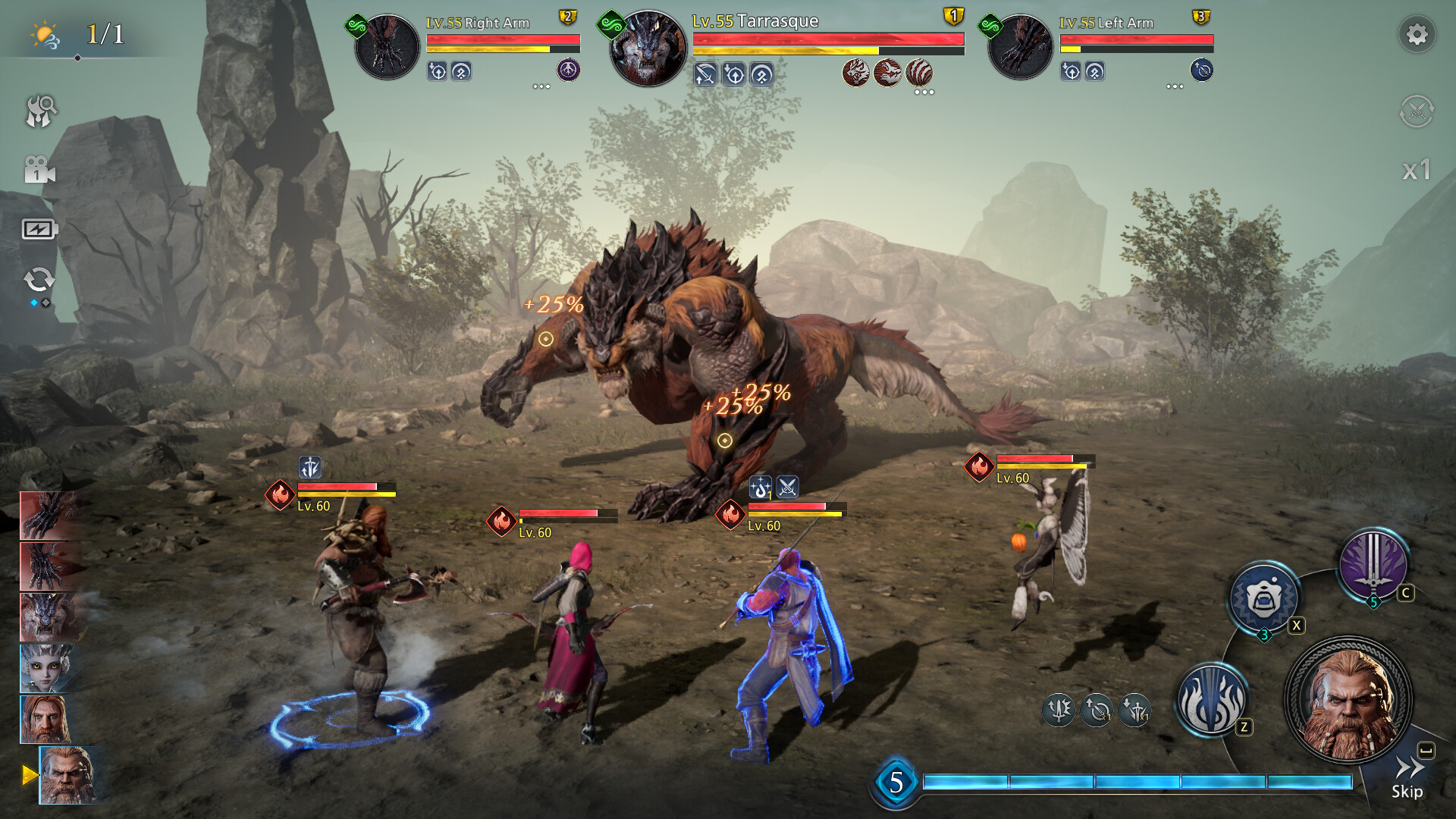The width and height of the screenshot is (1456, 819).
Task: Select the pale elf turn order portrait
Action: point(45,668)
